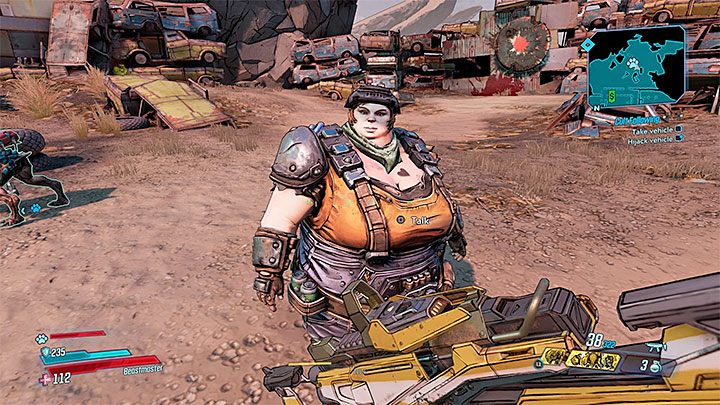Click the diamond waypoint marker beside minimap
The height and width of the screenshot is (405, 720).
click(x=586, y=45)
